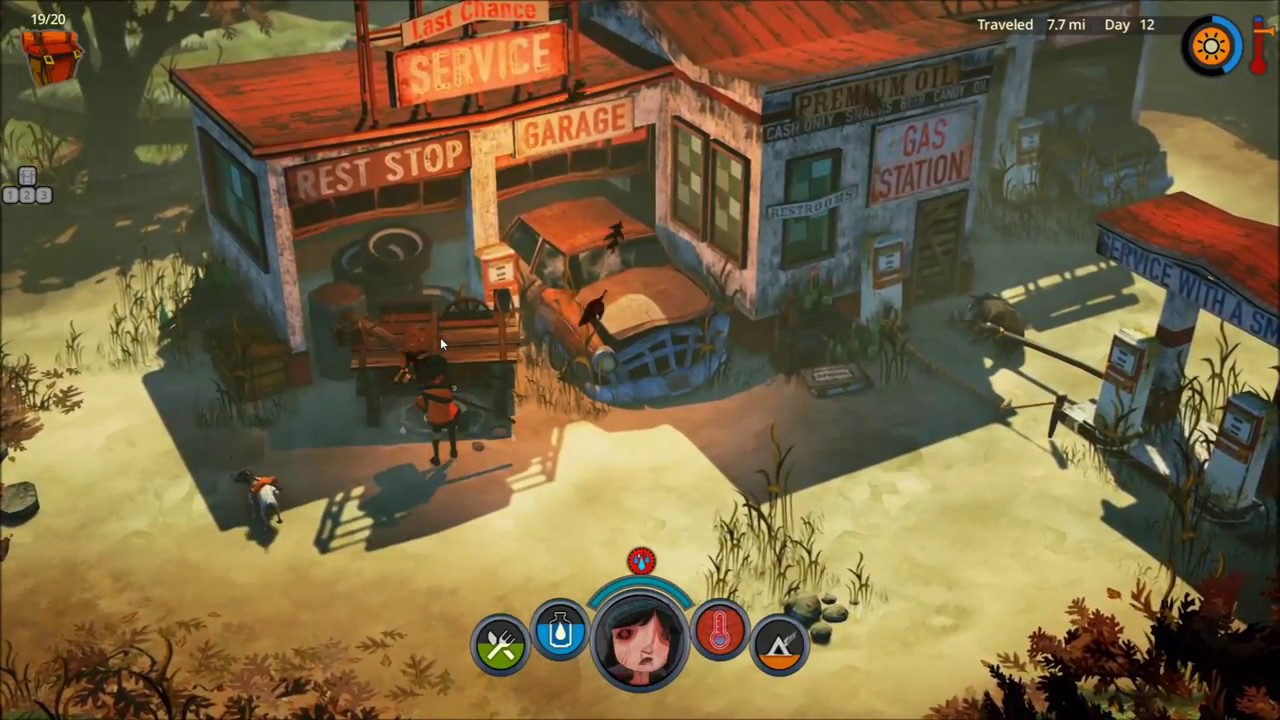The width and height of the screenshot is (1280, 720).
Task: Open the girl's character portrait
Action: (640, 640)
